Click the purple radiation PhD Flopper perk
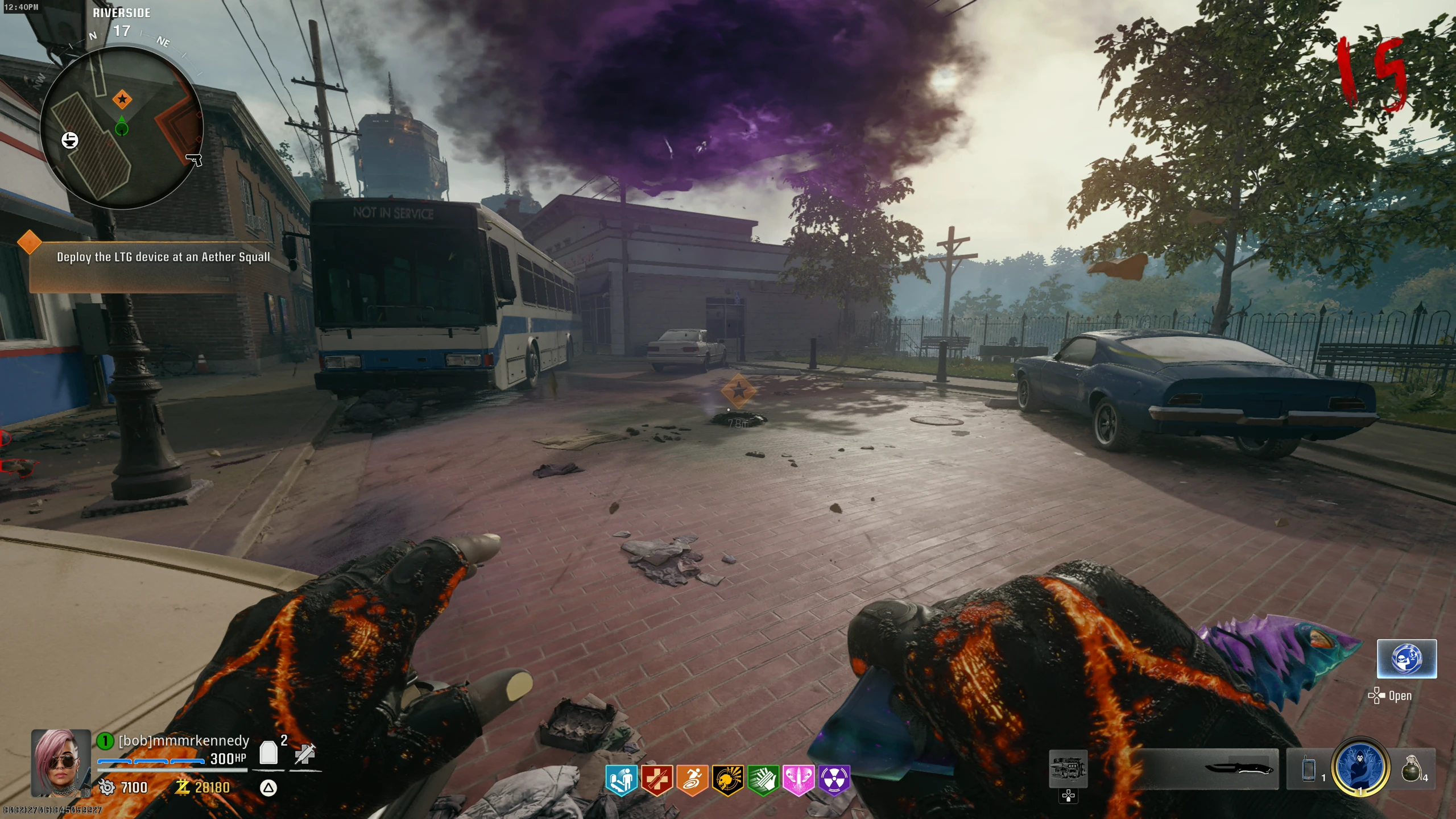This screenshot has width=1456, height=819. [834, 779]
